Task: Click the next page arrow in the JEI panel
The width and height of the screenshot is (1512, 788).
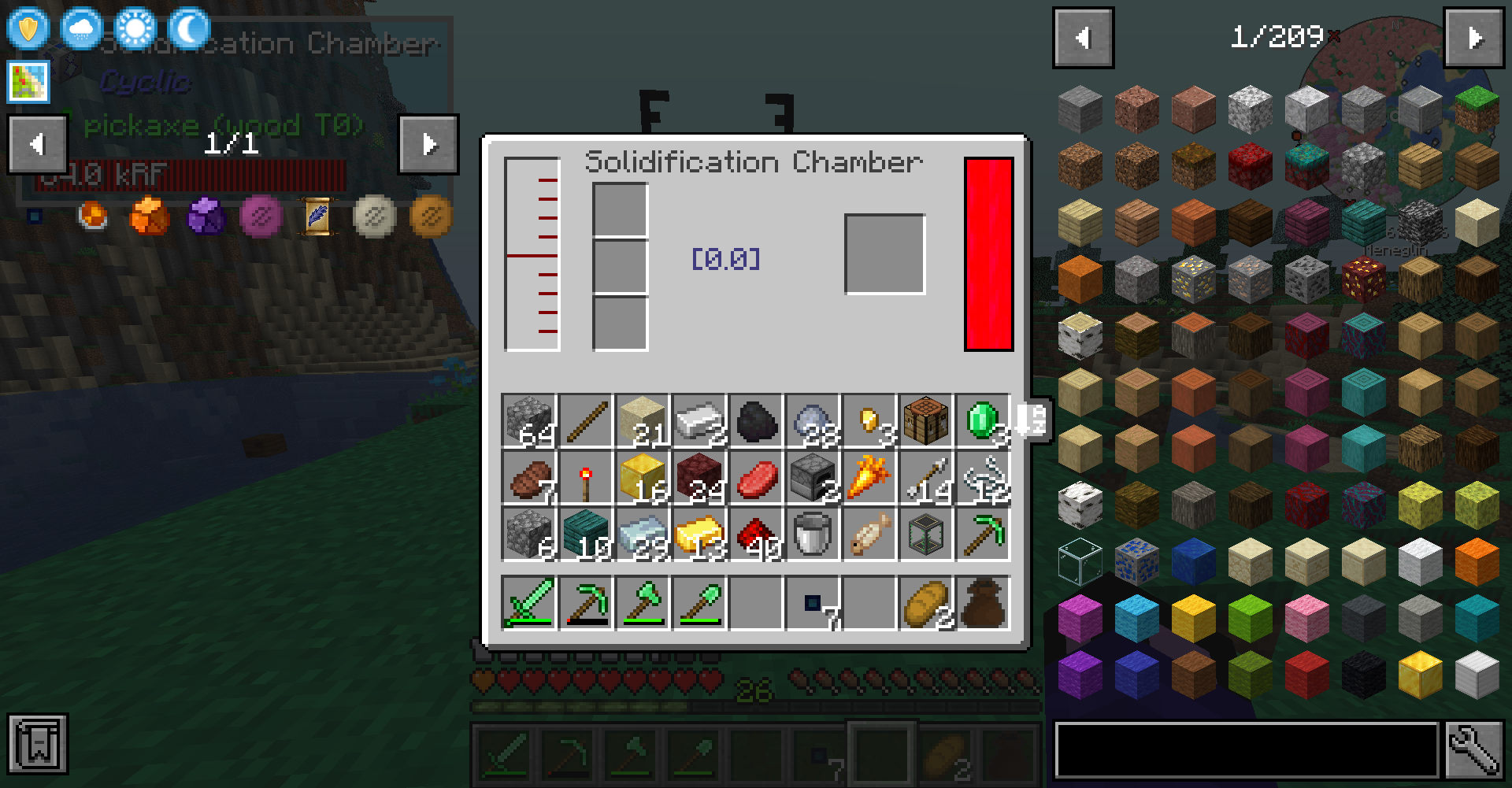Action: [1473, 37]
